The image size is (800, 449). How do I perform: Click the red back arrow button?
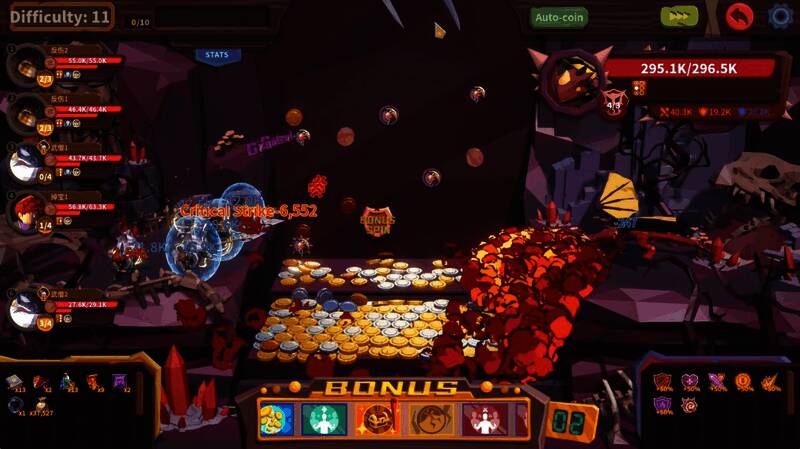(739, 16)
